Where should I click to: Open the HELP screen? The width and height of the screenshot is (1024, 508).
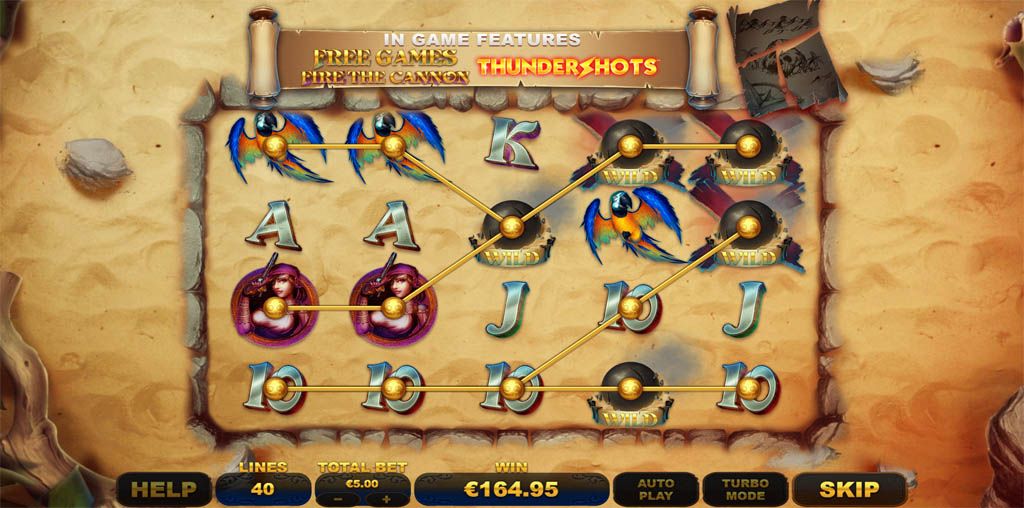(163, 489)
